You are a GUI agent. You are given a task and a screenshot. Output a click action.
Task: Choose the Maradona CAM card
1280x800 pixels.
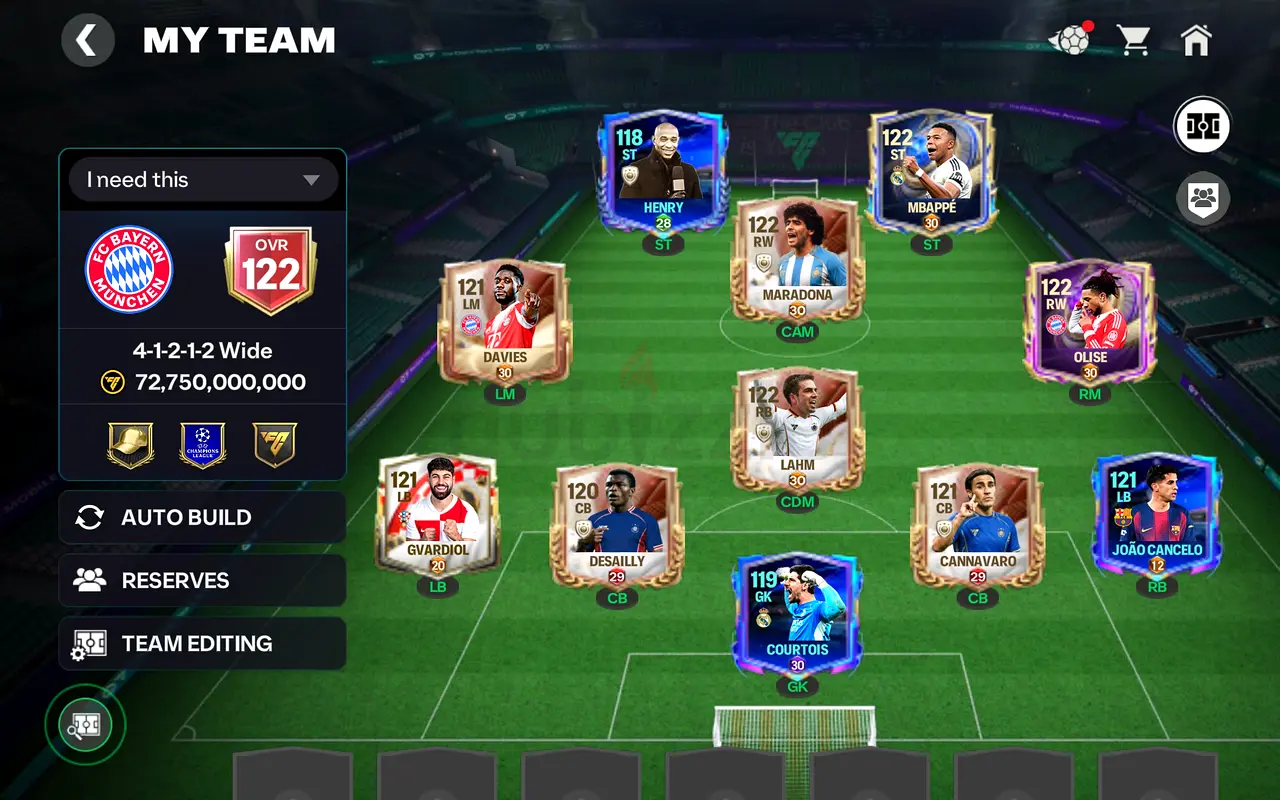click(x=797, y=258)
